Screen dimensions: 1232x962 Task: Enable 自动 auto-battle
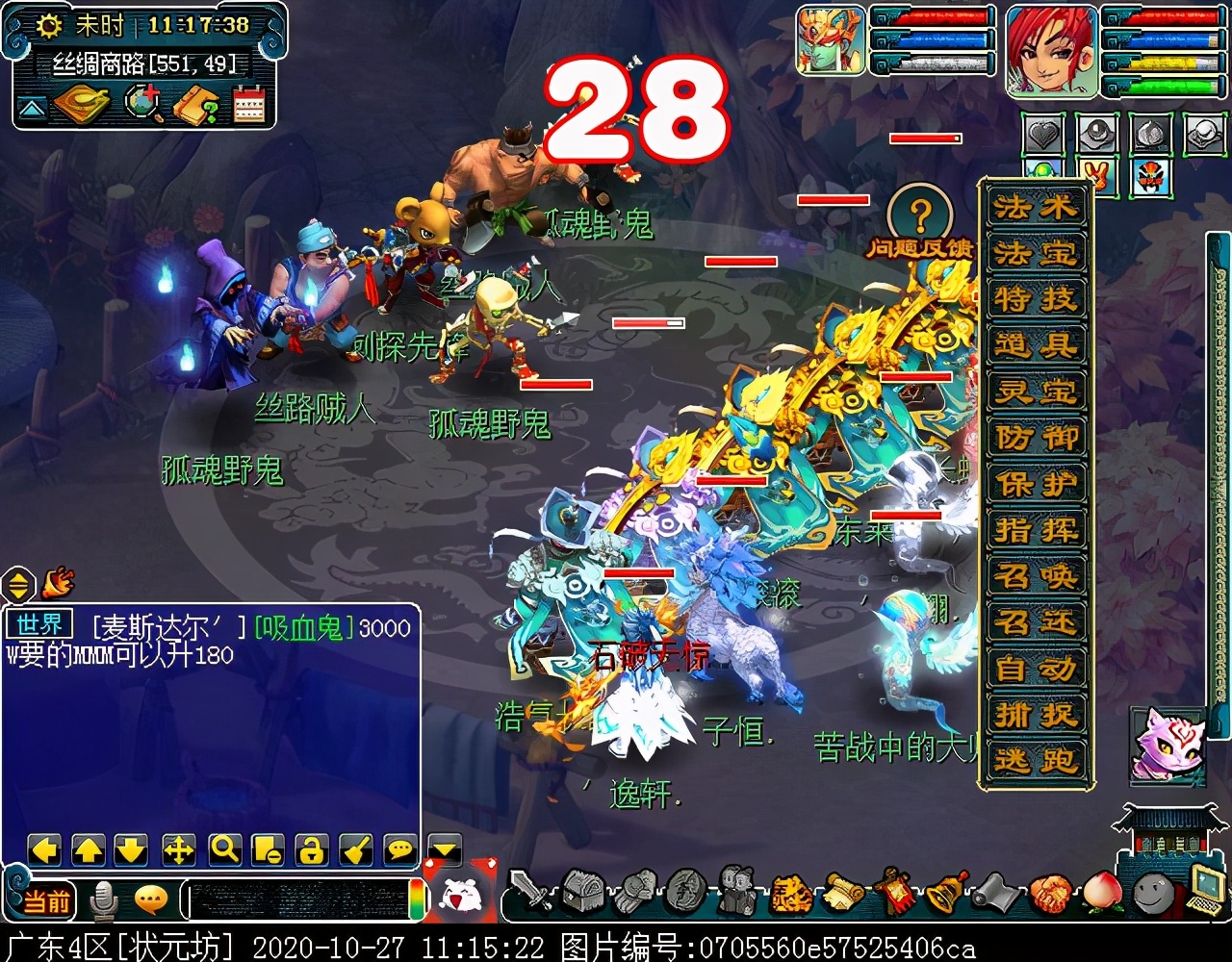(x=1036, y=669)
